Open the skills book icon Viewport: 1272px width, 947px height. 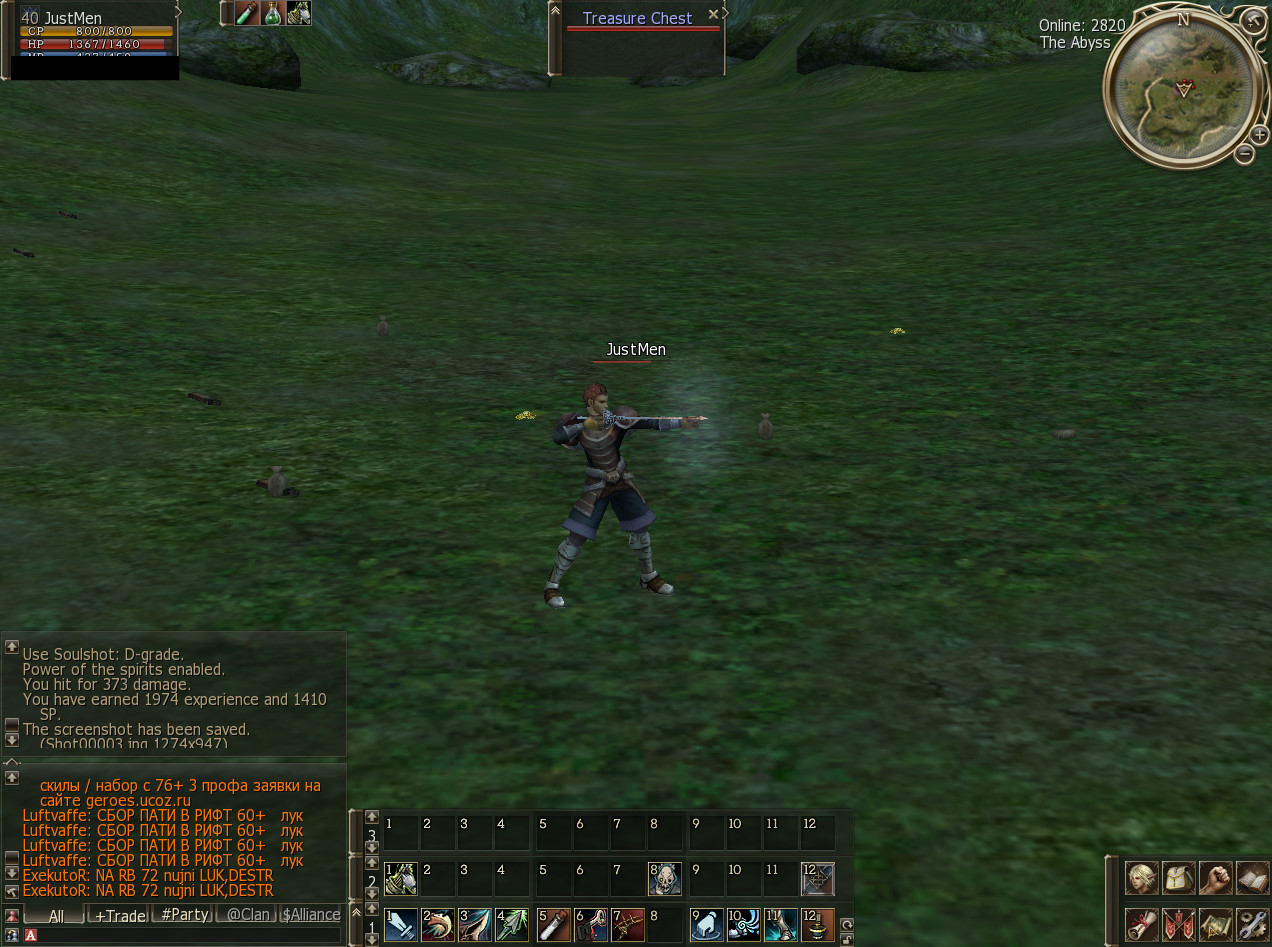point(1253,878)
